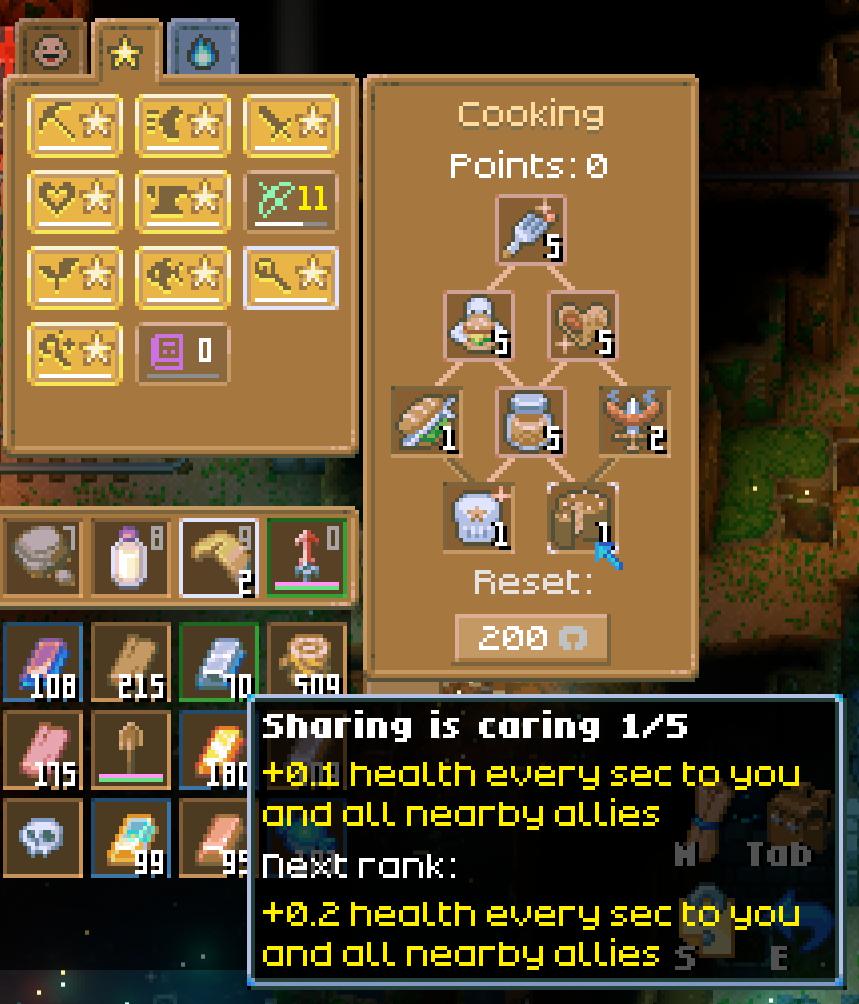Open the Gardening sprout skill
The image size is (859, 1004).
75,275
